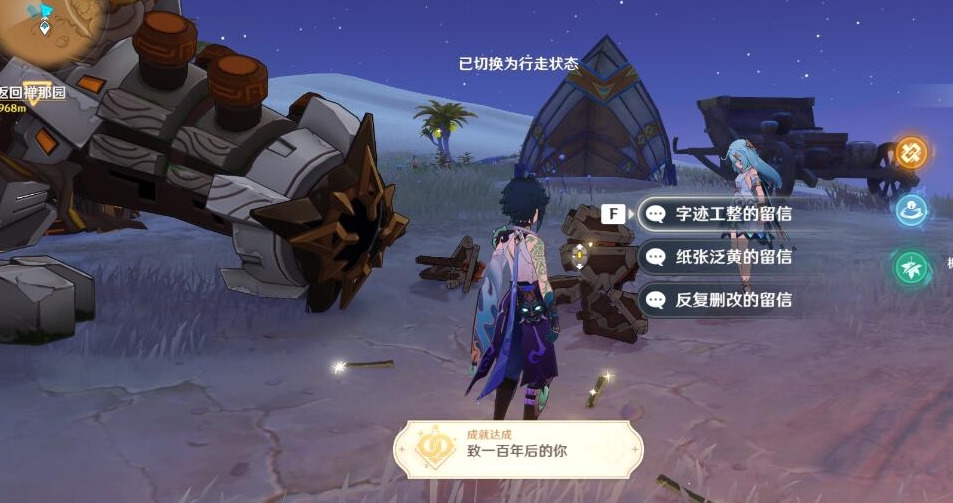Select the 返回禅那园 quest tracker
The image size is (953, 503).
(x=32, y=93)
